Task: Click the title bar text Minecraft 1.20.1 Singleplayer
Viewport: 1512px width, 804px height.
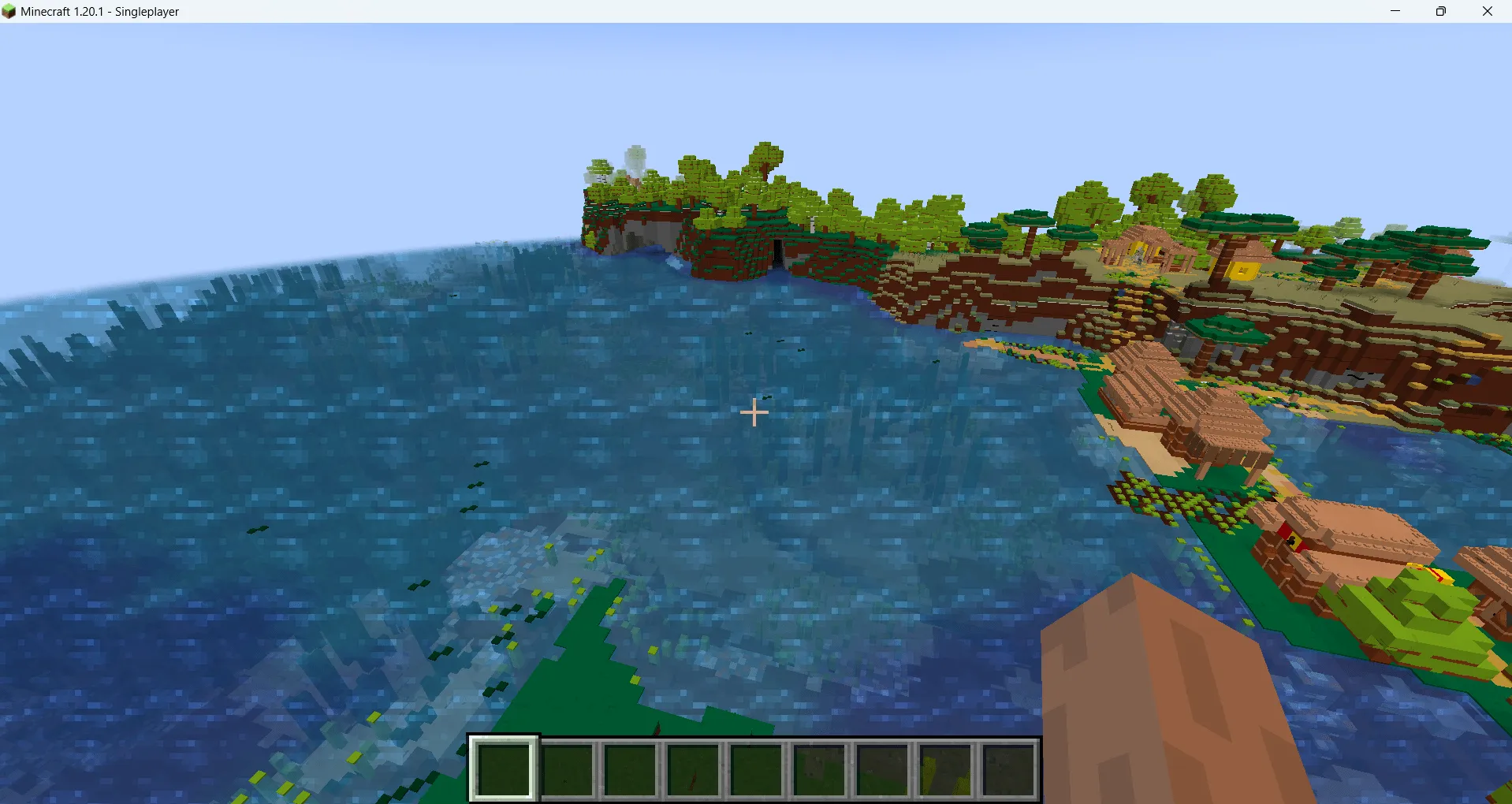Action: [x=99, y=11]
